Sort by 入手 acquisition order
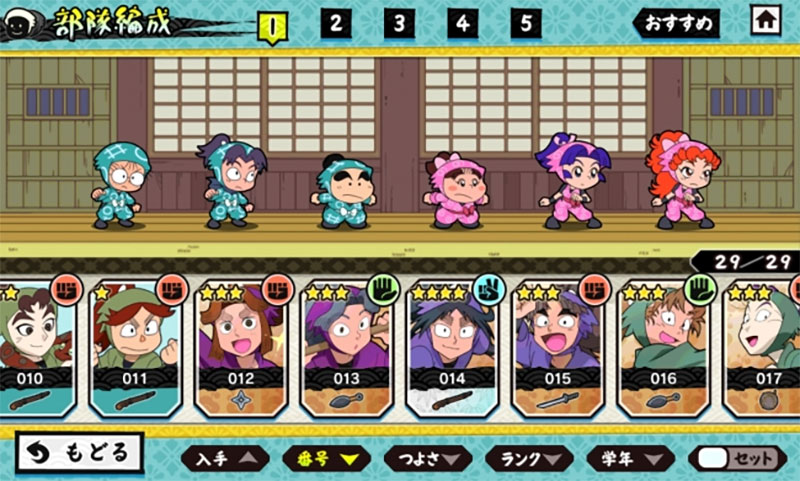Image resolution: width=800 pixels, height=481 pixels. (x=225, y=458)
